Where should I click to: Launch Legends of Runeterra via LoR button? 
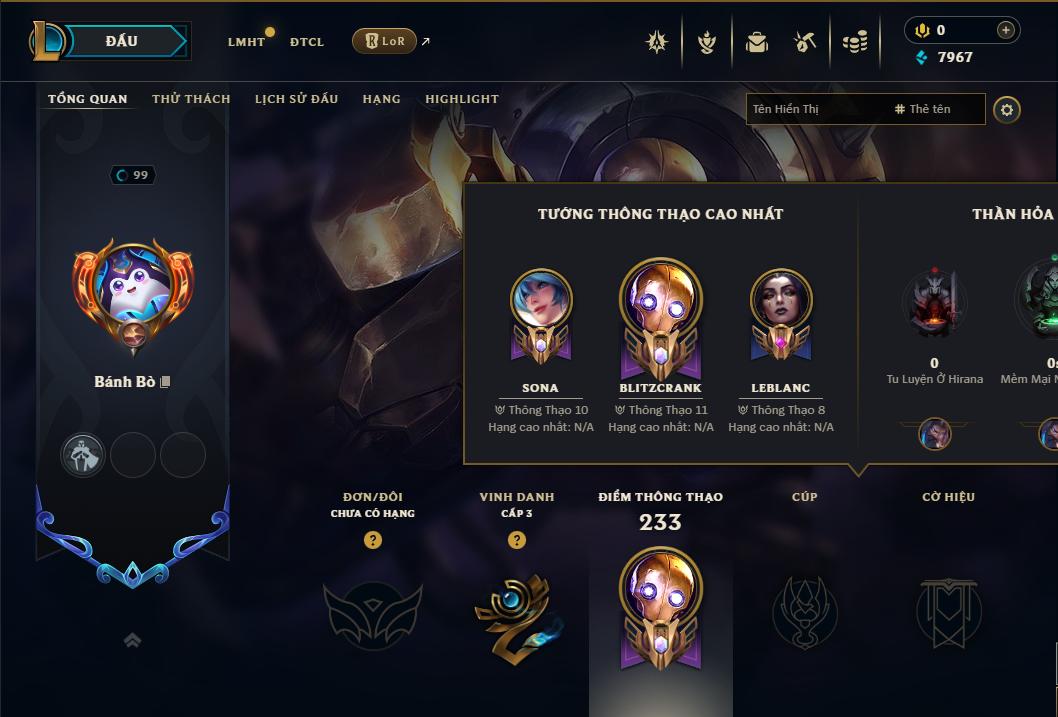(x=384, y=41)
